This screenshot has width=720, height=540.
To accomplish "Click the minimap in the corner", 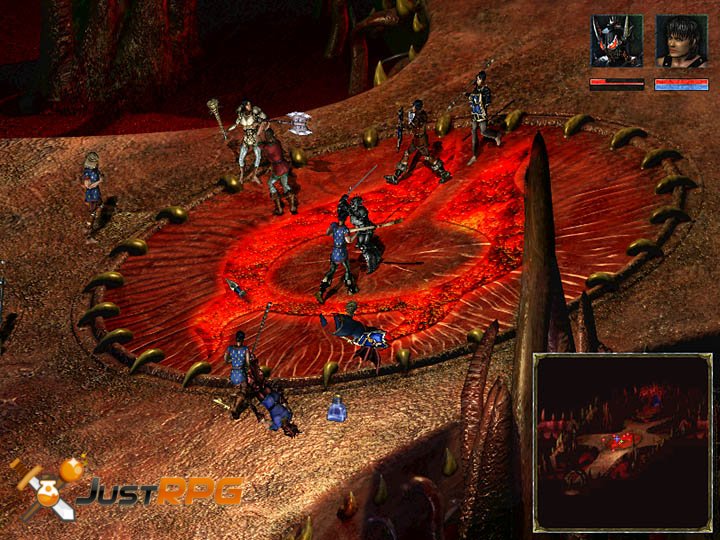I will [x=621, y=440].
